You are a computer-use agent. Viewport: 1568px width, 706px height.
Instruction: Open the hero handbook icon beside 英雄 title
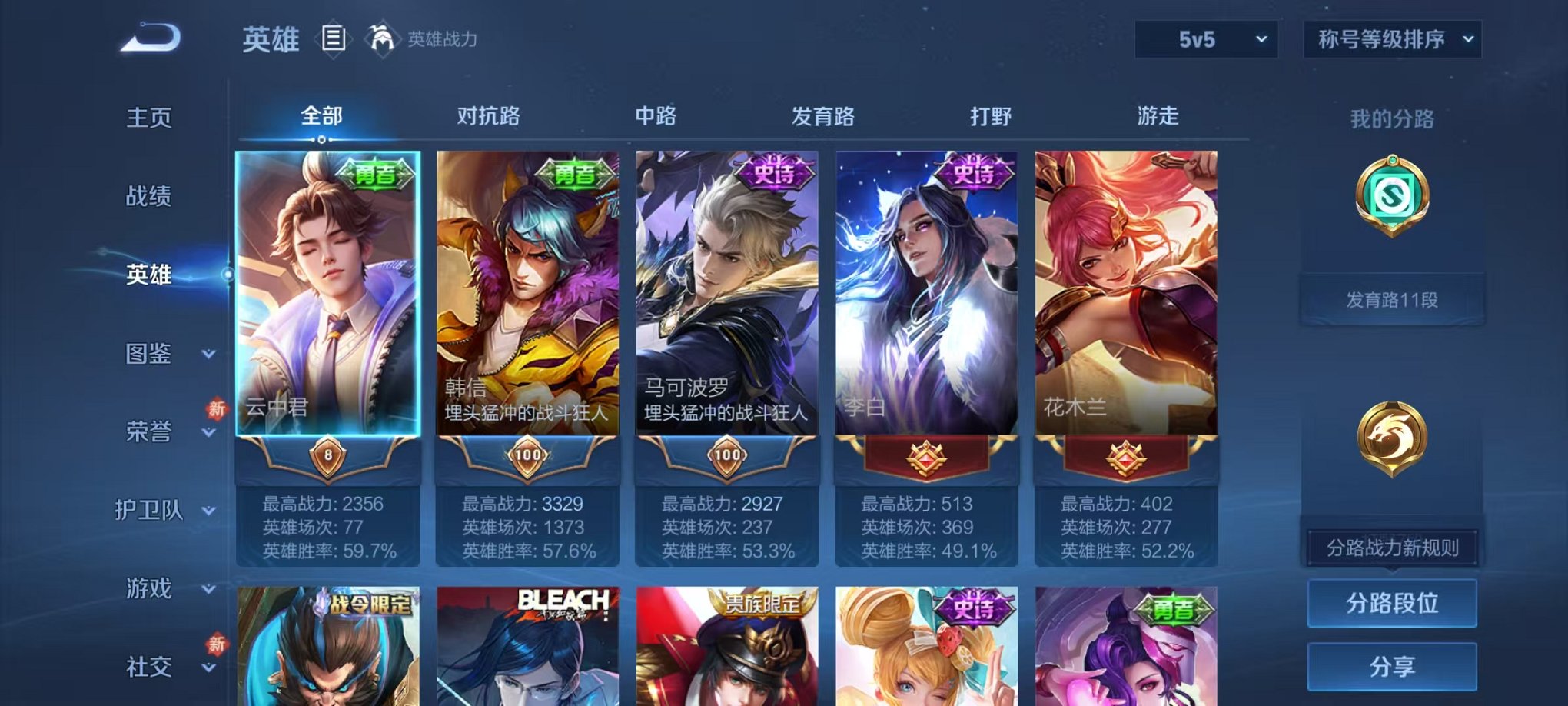[x=334, y=38]
